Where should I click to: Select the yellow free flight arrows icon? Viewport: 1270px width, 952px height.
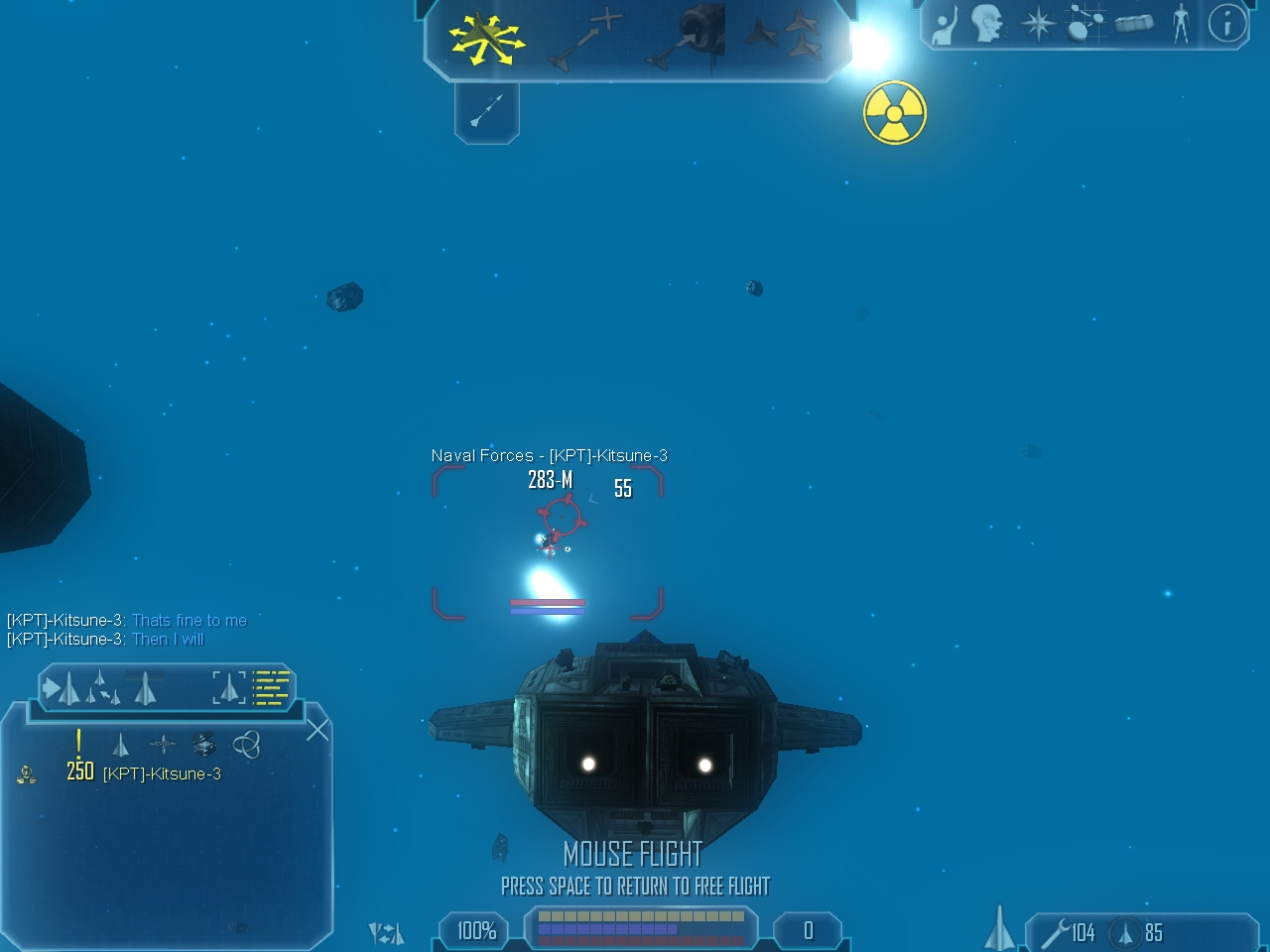pyautogui.click(x=486, y=38)
